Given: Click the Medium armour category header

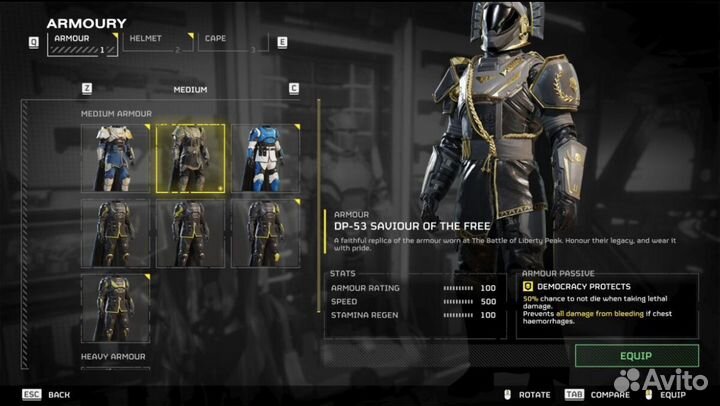Looking at the screenshot, I should (x=190, y=89).
